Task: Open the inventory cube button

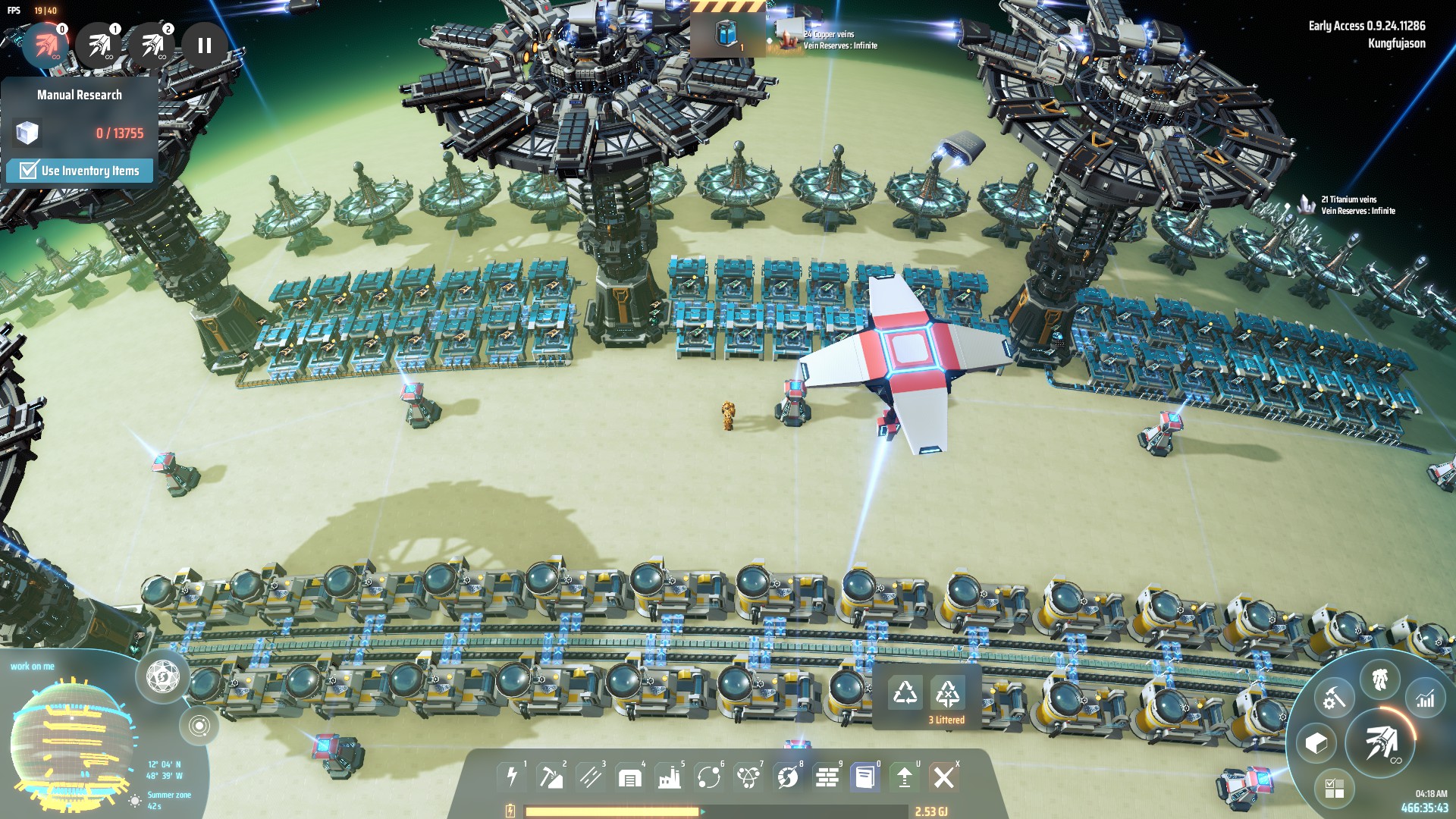Action: pyautogui.click(x=1316, y=742)
